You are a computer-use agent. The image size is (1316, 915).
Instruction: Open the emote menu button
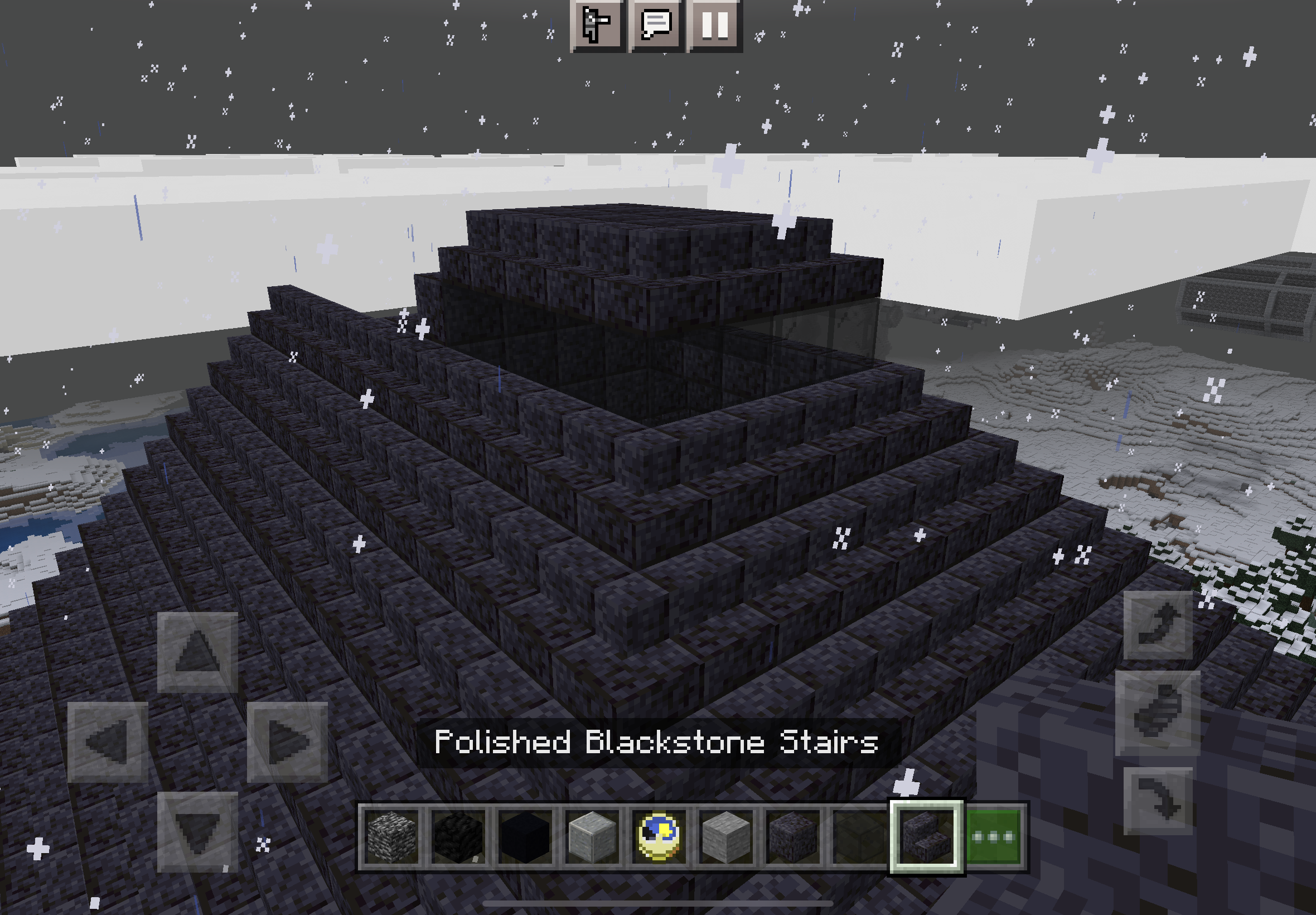(597, 25)
